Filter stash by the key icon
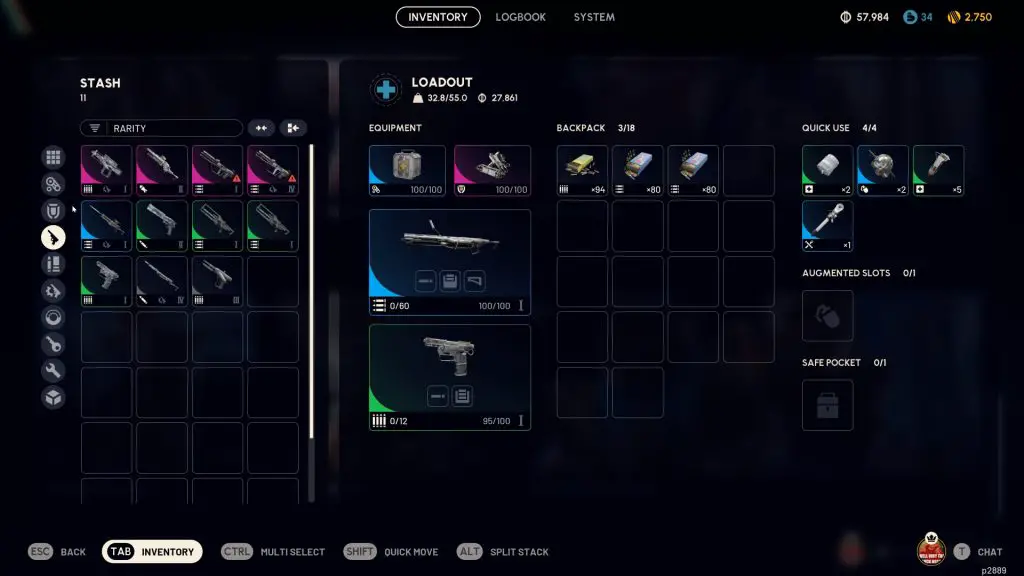The width and height of the screenshot is (1024, 576). click(x=53, y=344)
